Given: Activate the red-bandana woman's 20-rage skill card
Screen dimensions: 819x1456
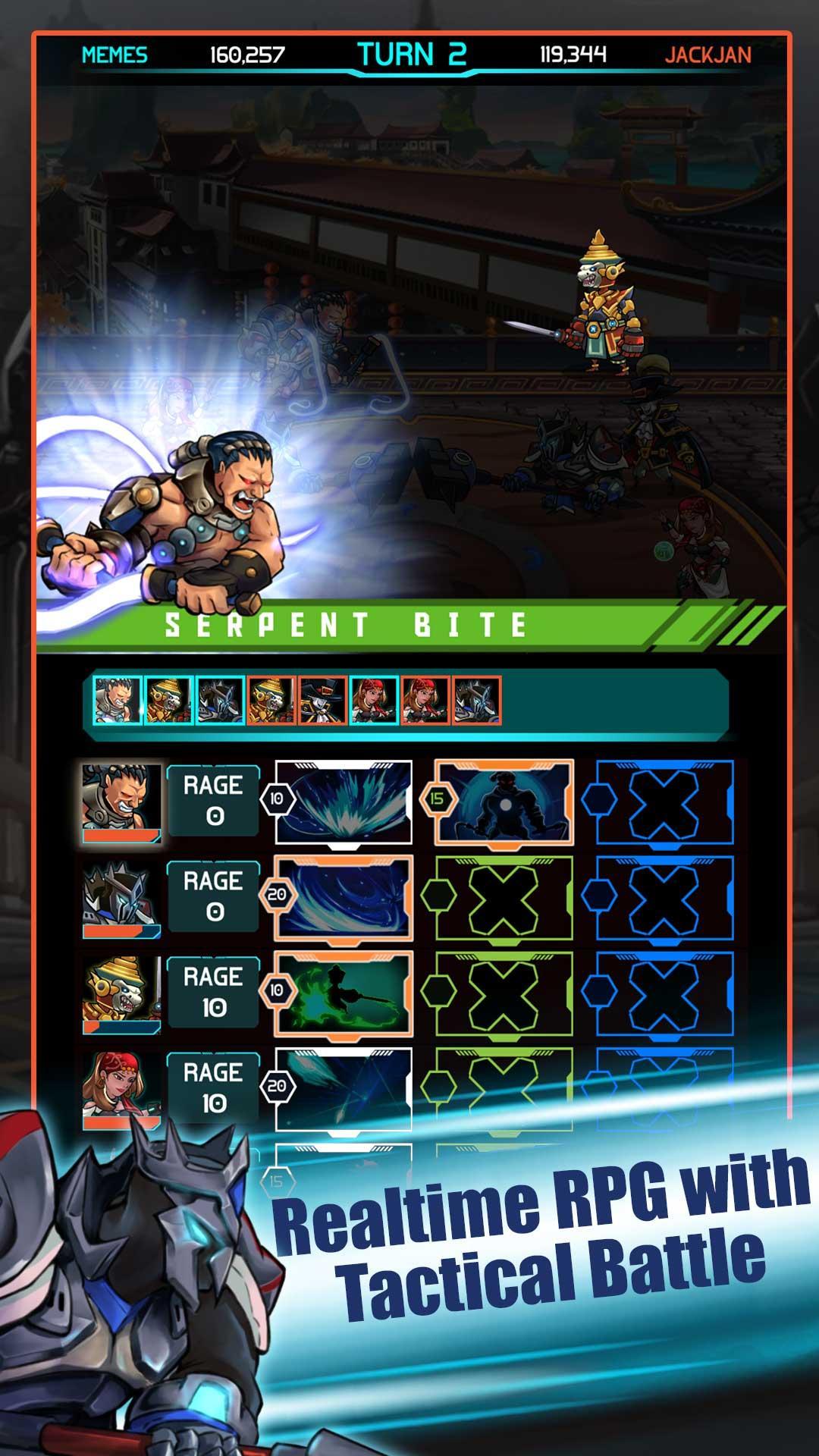Looking at the screenshot, I should 344,1090.
